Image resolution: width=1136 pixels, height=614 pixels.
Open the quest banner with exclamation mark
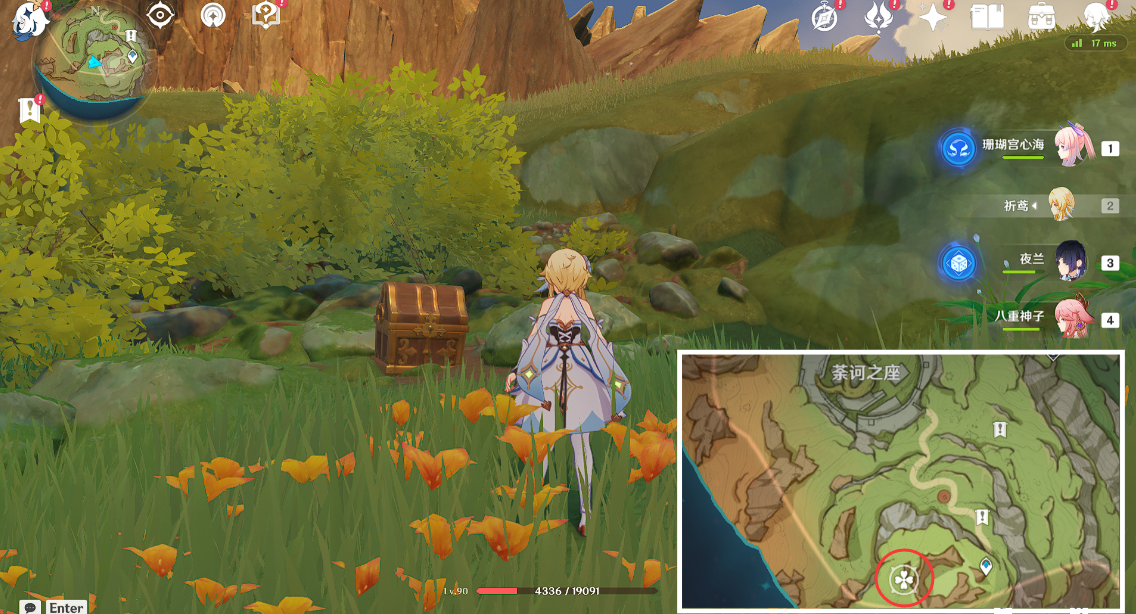click(x=29, y=111)
